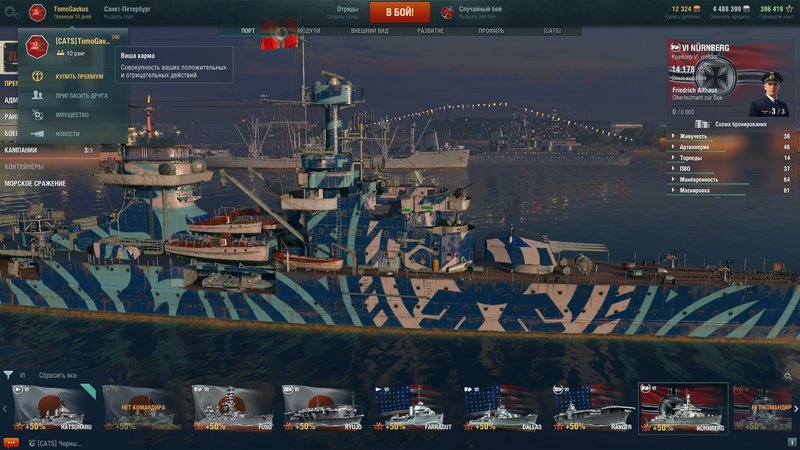Open the Модули tab

pyautogui.click(x=308, y=31)
